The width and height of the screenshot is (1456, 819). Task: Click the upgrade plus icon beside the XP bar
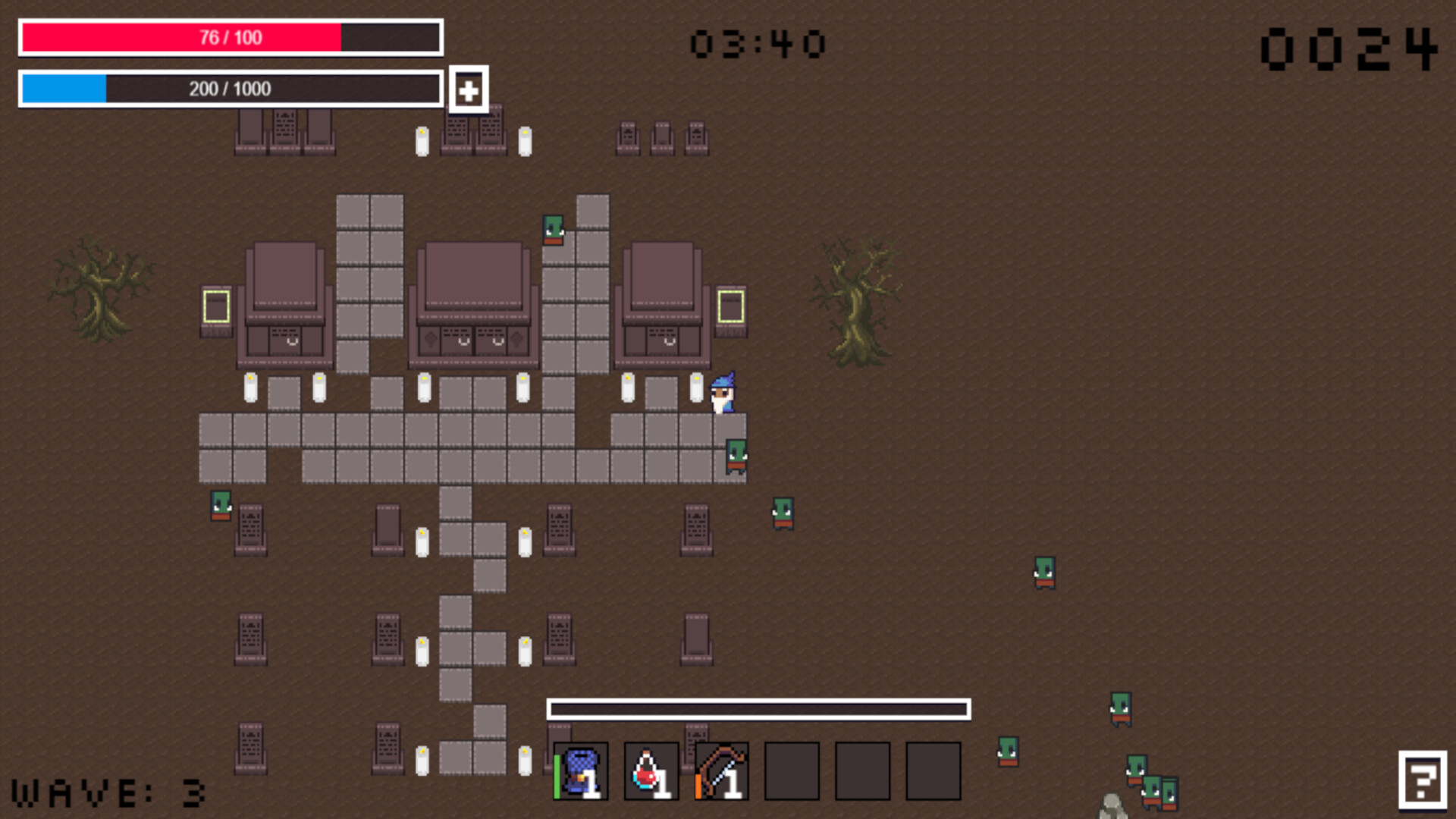tap(468, 89)
